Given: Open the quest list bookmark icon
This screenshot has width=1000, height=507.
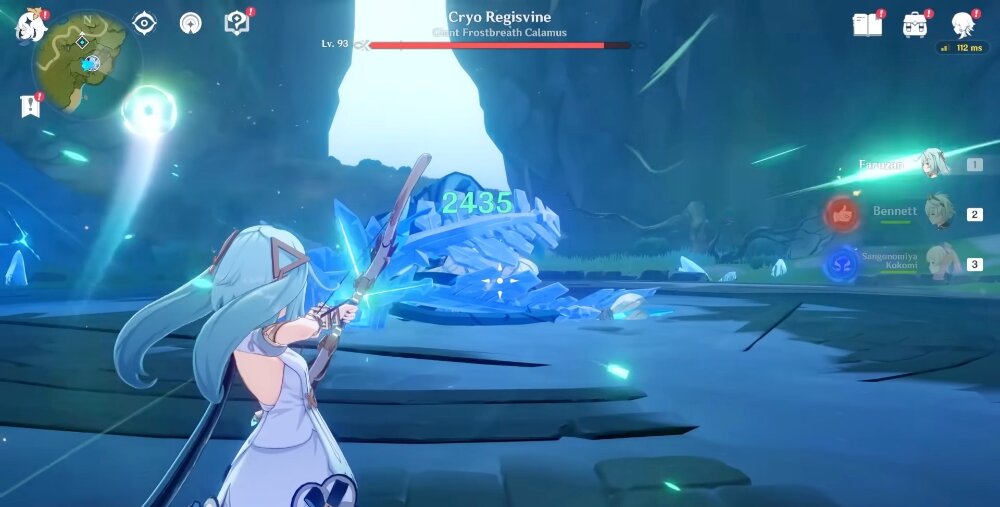Looking at the screenshot, I should [x=29, y=106].
